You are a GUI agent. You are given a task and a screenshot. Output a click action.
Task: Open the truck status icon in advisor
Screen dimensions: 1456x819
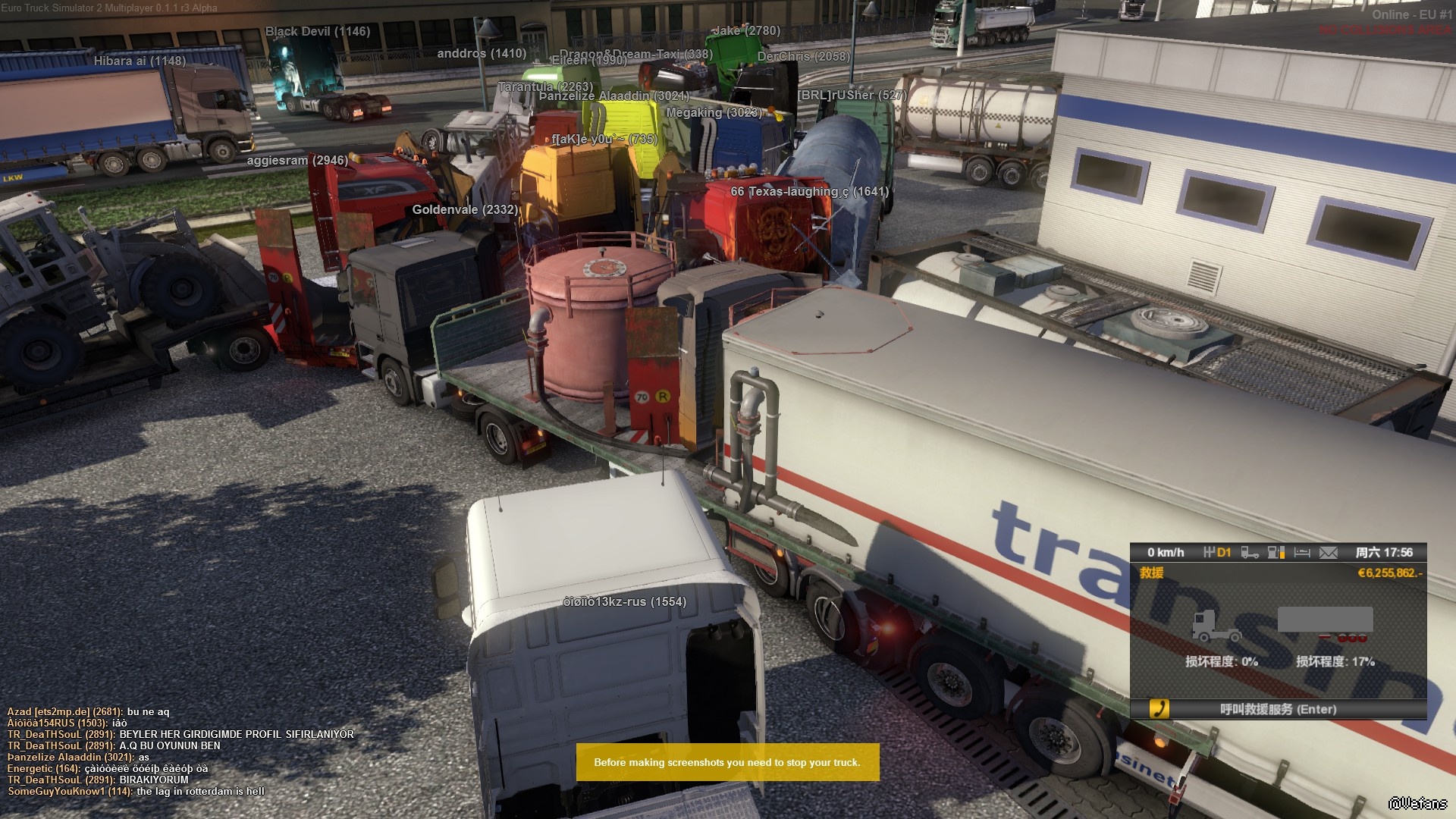1250,553
